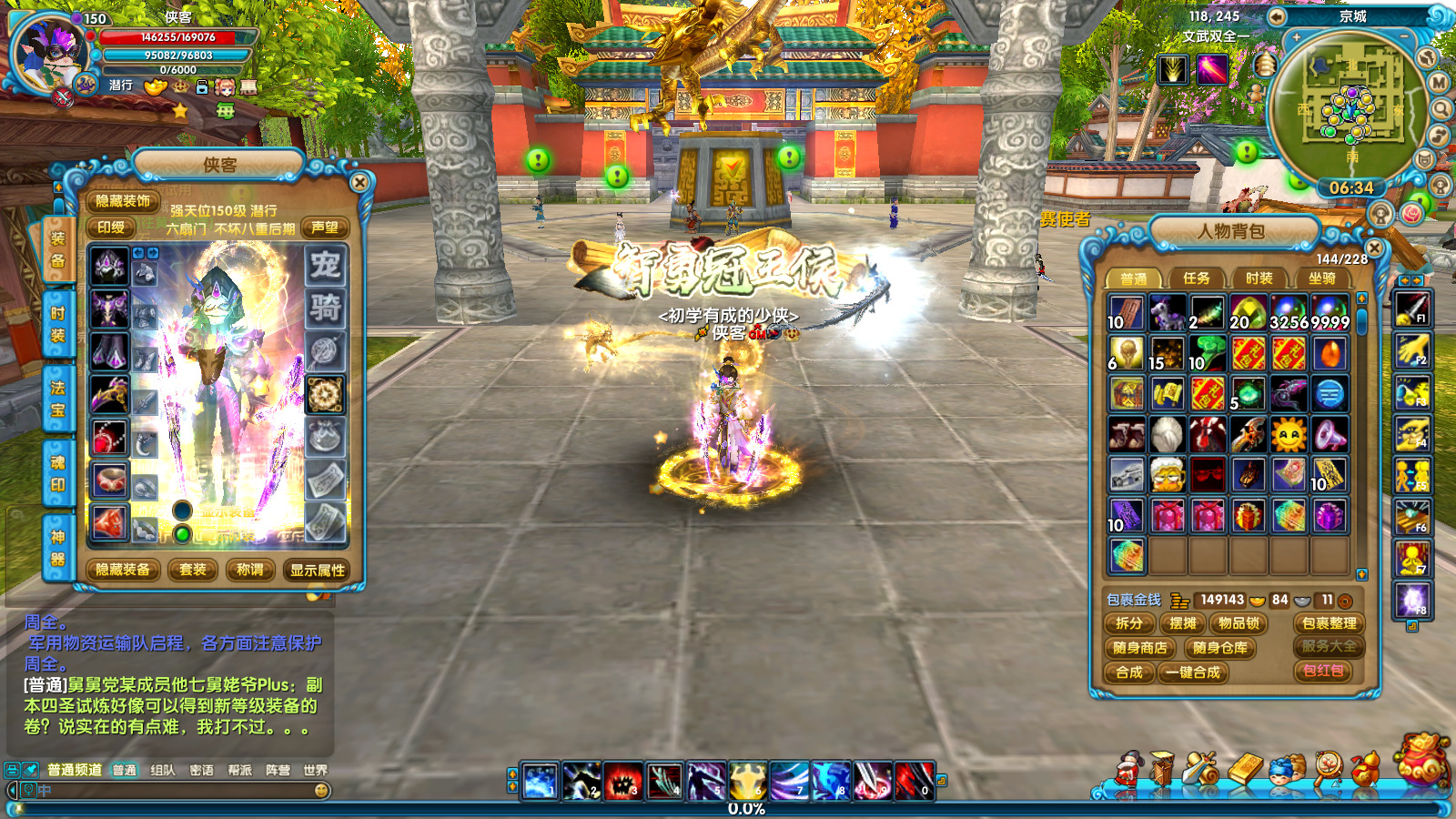
Task: Open the 时装 bag tab
Action: 1259,278
